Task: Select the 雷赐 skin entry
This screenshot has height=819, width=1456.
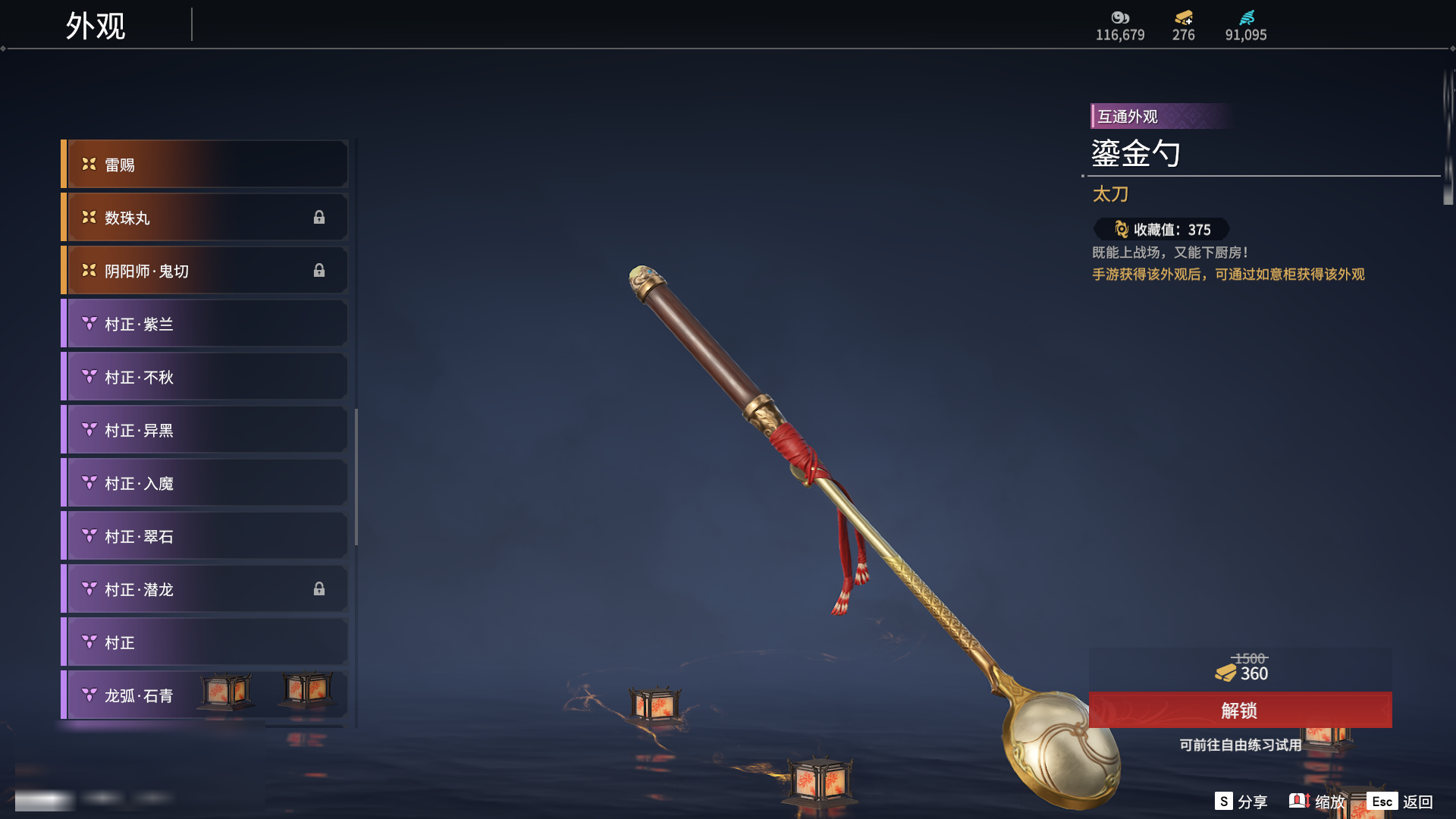Action: tap(205, 165)
